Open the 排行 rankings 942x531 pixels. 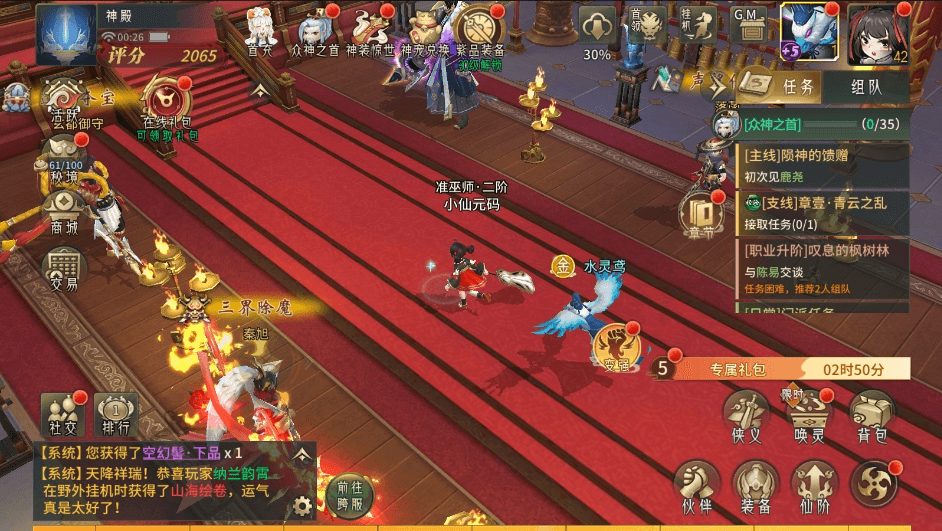pyautogui.click(x=115, y=412)
